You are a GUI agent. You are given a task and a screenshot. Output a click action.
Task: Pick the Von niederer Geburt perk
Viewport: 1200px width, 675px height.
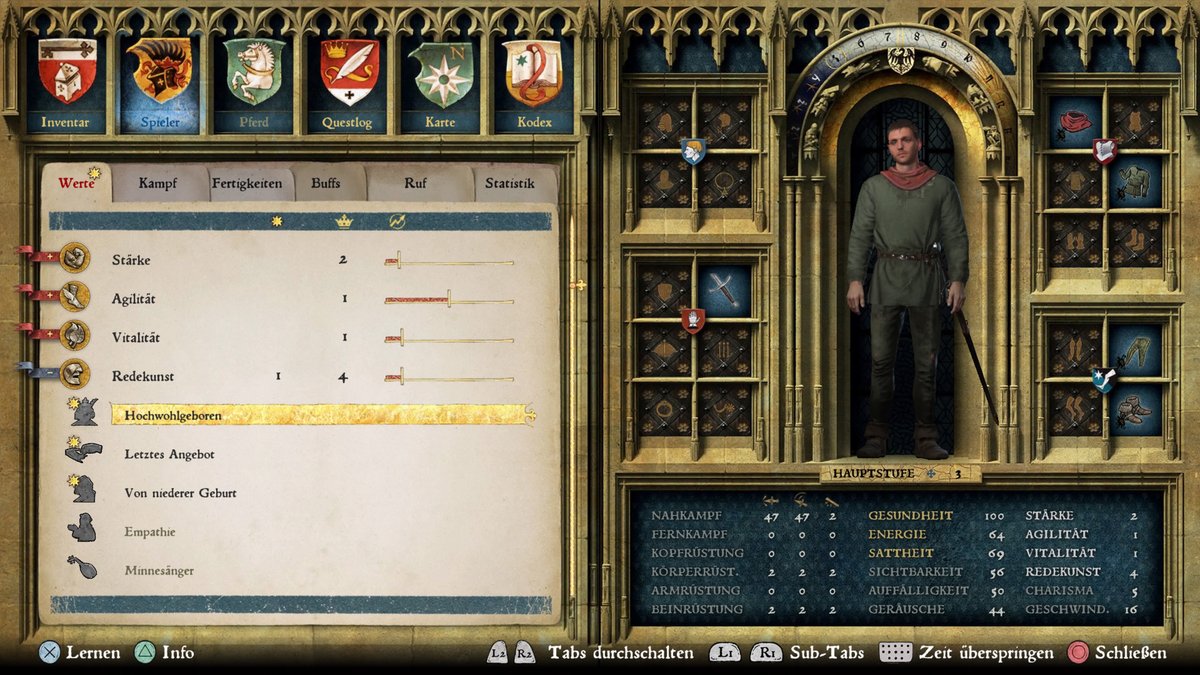click(180, 493)
